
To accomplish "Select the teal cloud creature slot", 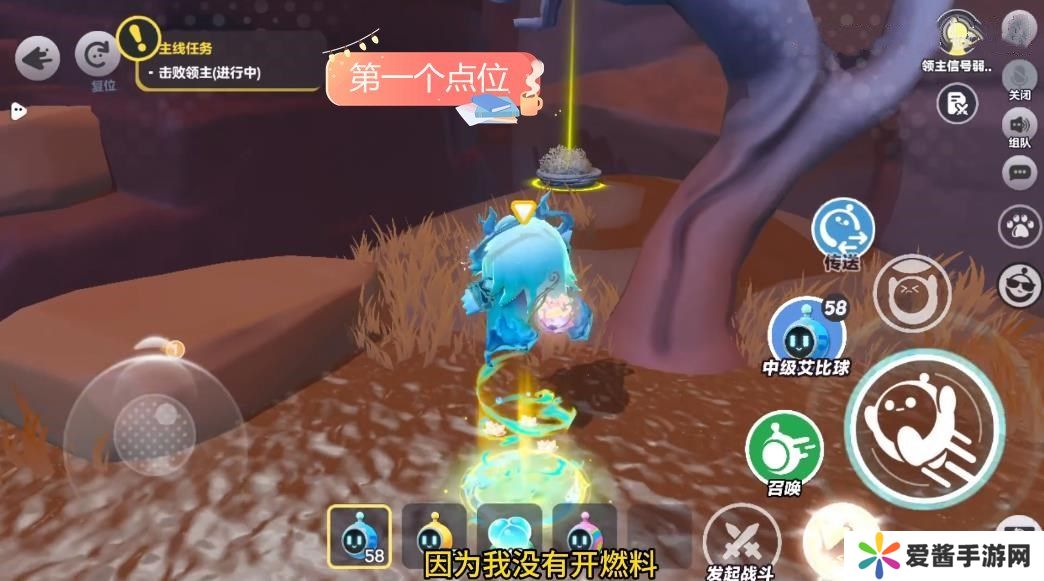I will 509,537.
